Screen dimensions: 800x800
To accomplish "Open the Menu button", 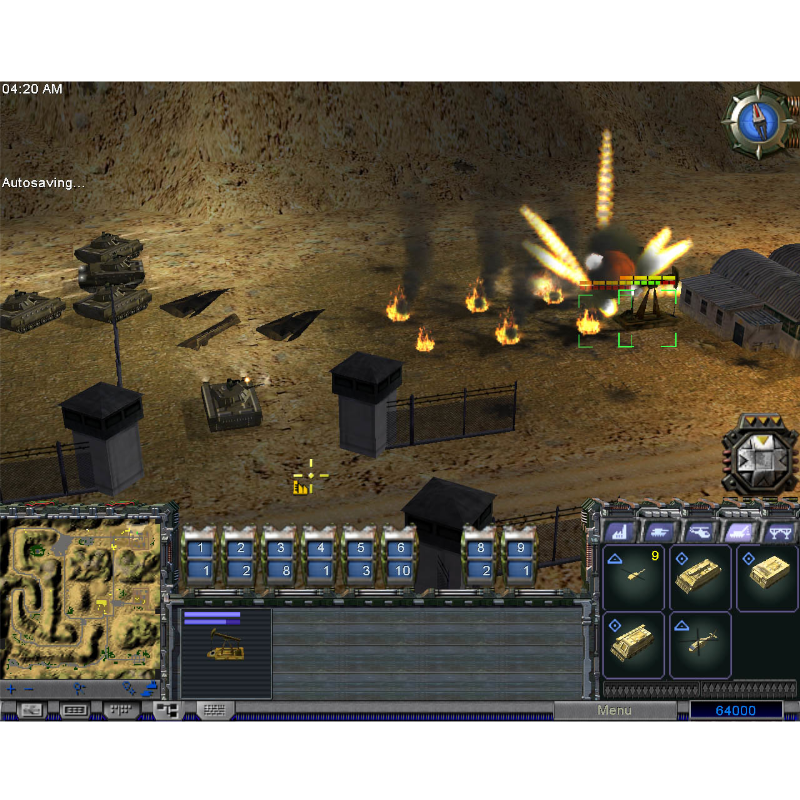I will click(614, 710).
